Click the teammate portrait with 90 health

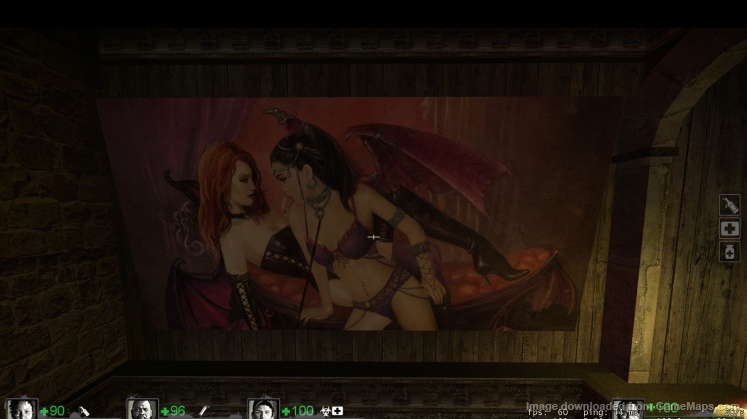(22, 409)
